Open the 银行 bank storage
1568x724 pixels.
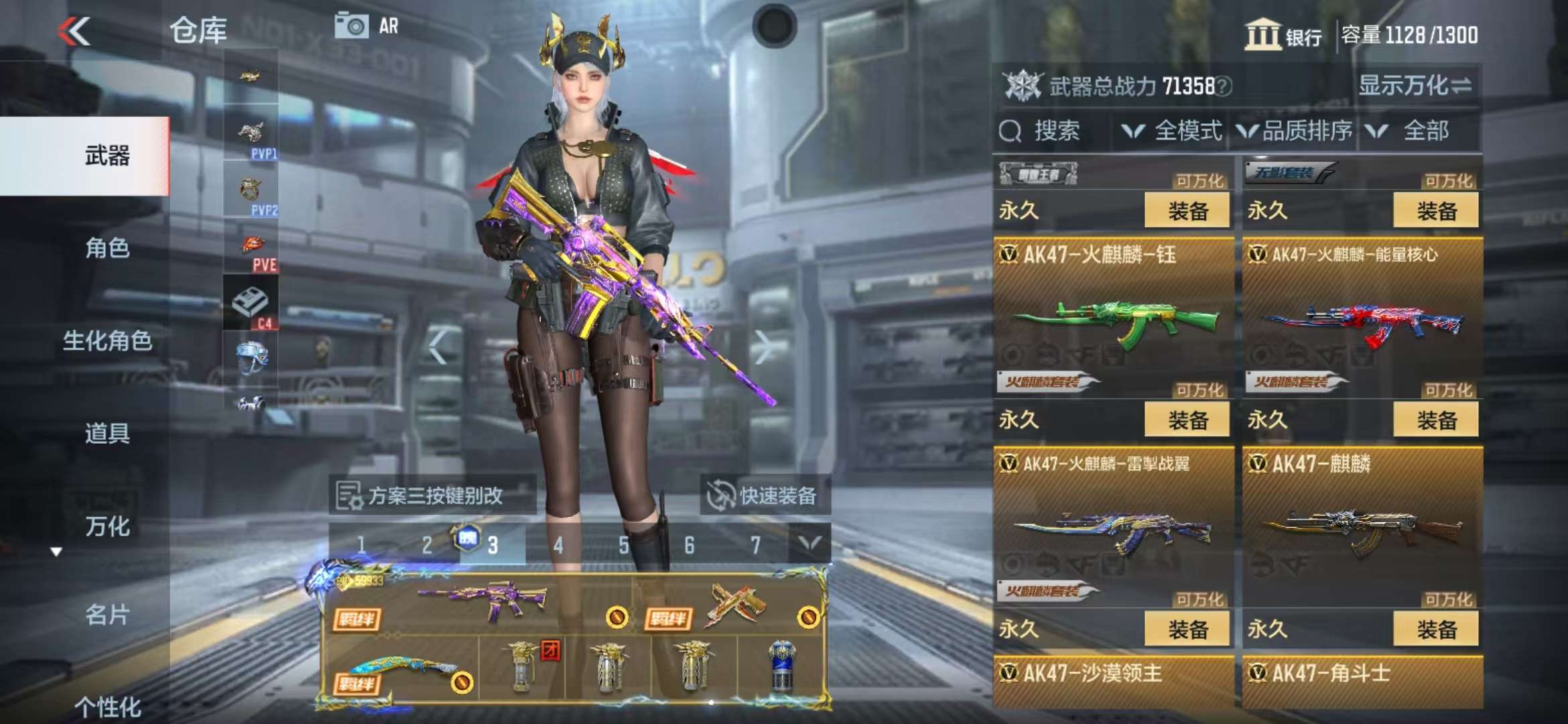1284,35
